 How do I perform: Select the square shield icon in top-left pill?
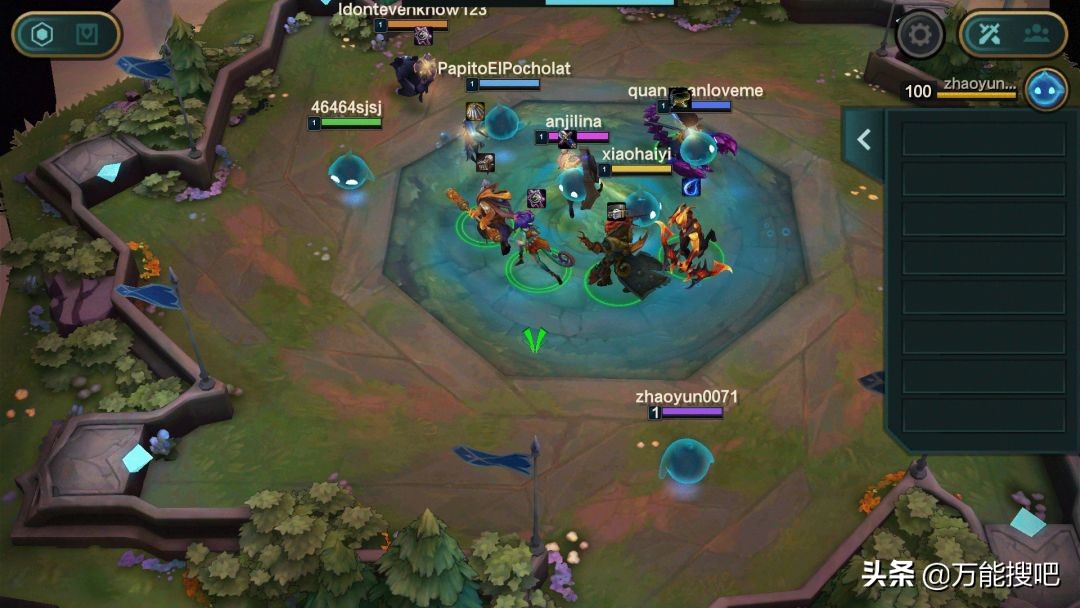88,35
